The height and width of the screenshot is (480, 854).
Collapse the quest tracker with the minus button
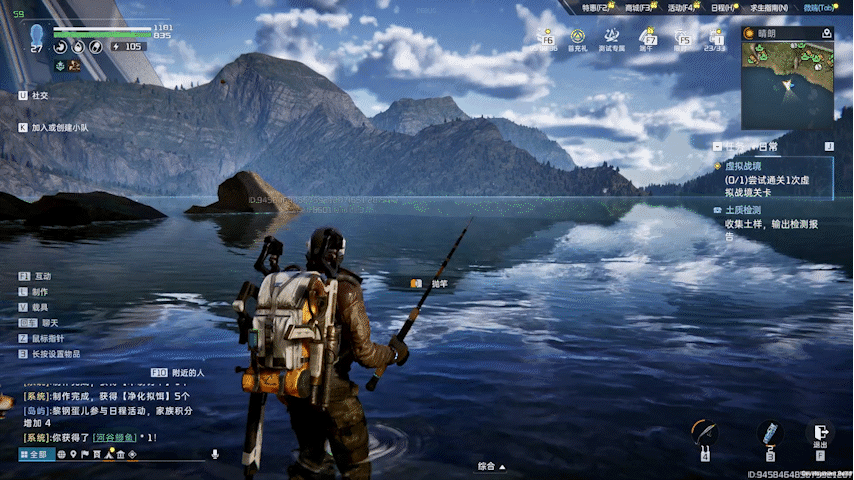[x=717, y=146]
